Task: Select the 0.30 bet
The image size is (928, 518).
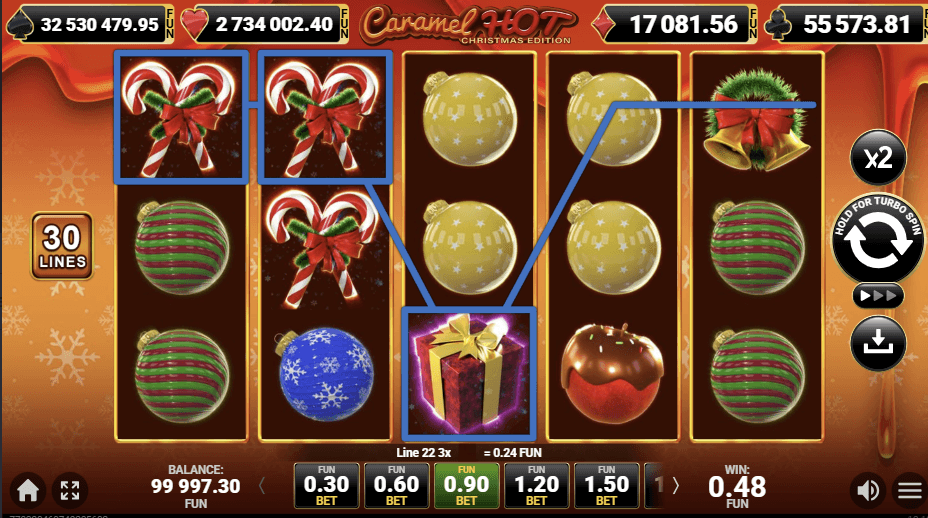Action: click(x=326, y=485)
